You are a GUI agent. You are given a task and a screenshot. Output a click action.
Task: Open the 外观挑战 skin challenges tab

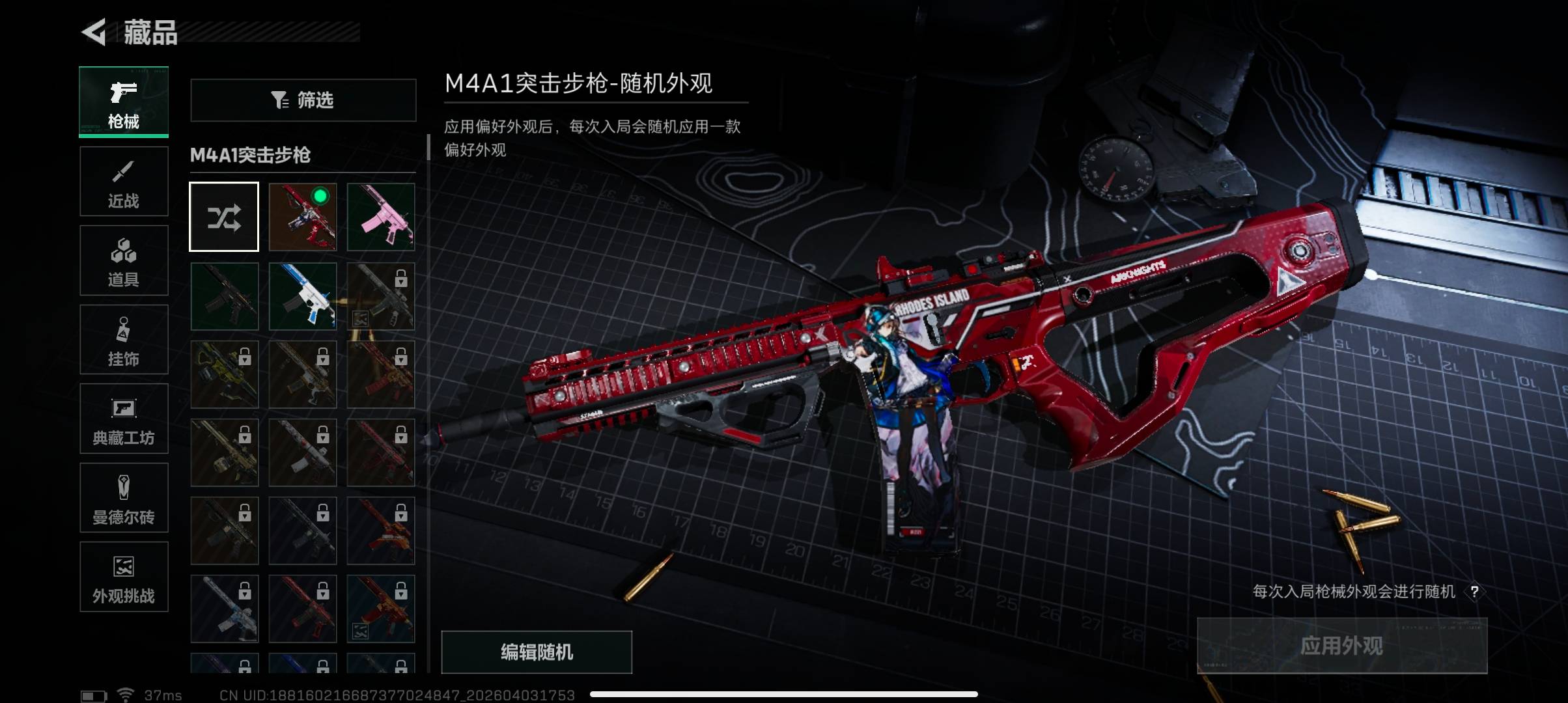pyautogui.click(x=124, y=577)
